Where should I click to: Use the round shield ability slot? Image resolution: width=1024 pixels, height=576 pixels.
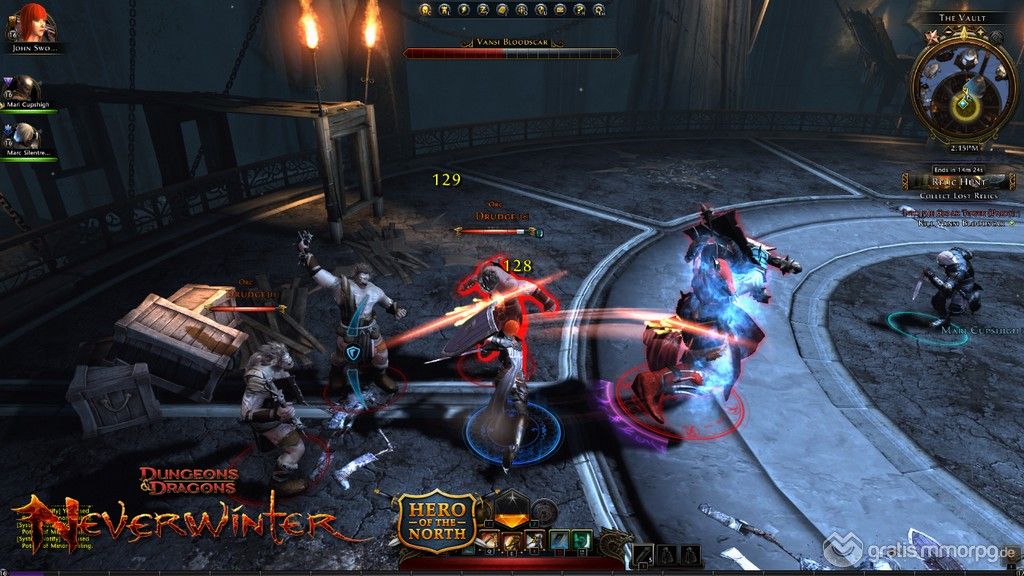(546, 512)
